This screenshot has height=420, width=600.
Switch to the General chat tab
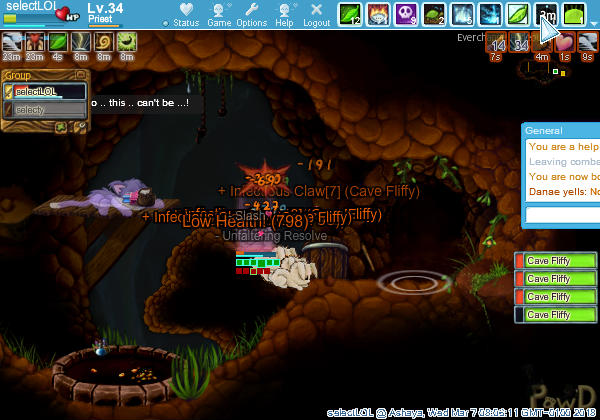[x=545, y=131]
